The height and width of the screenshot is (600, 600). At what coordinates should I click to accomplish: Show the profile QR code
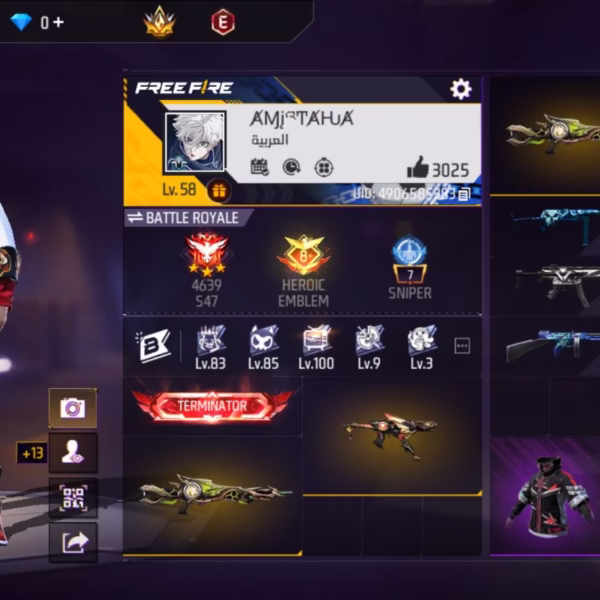(73, 497)
